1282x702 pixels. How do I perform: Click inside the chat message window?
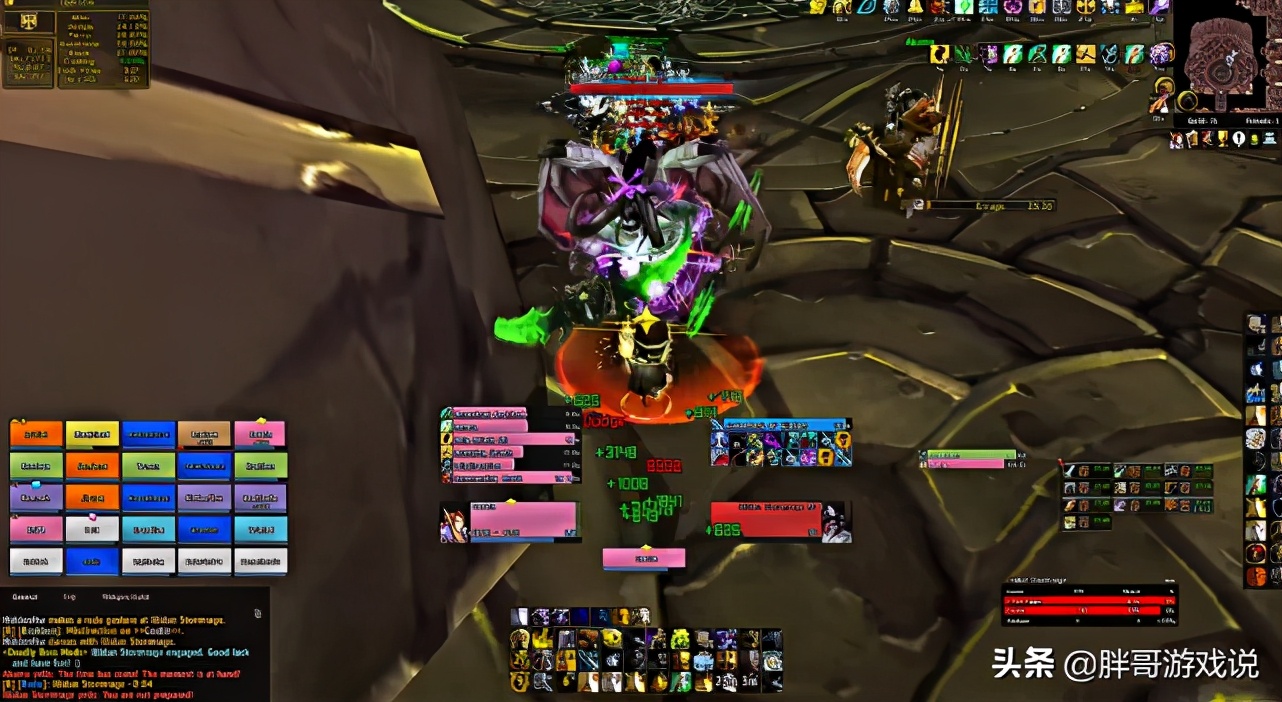tap(130, 655)
